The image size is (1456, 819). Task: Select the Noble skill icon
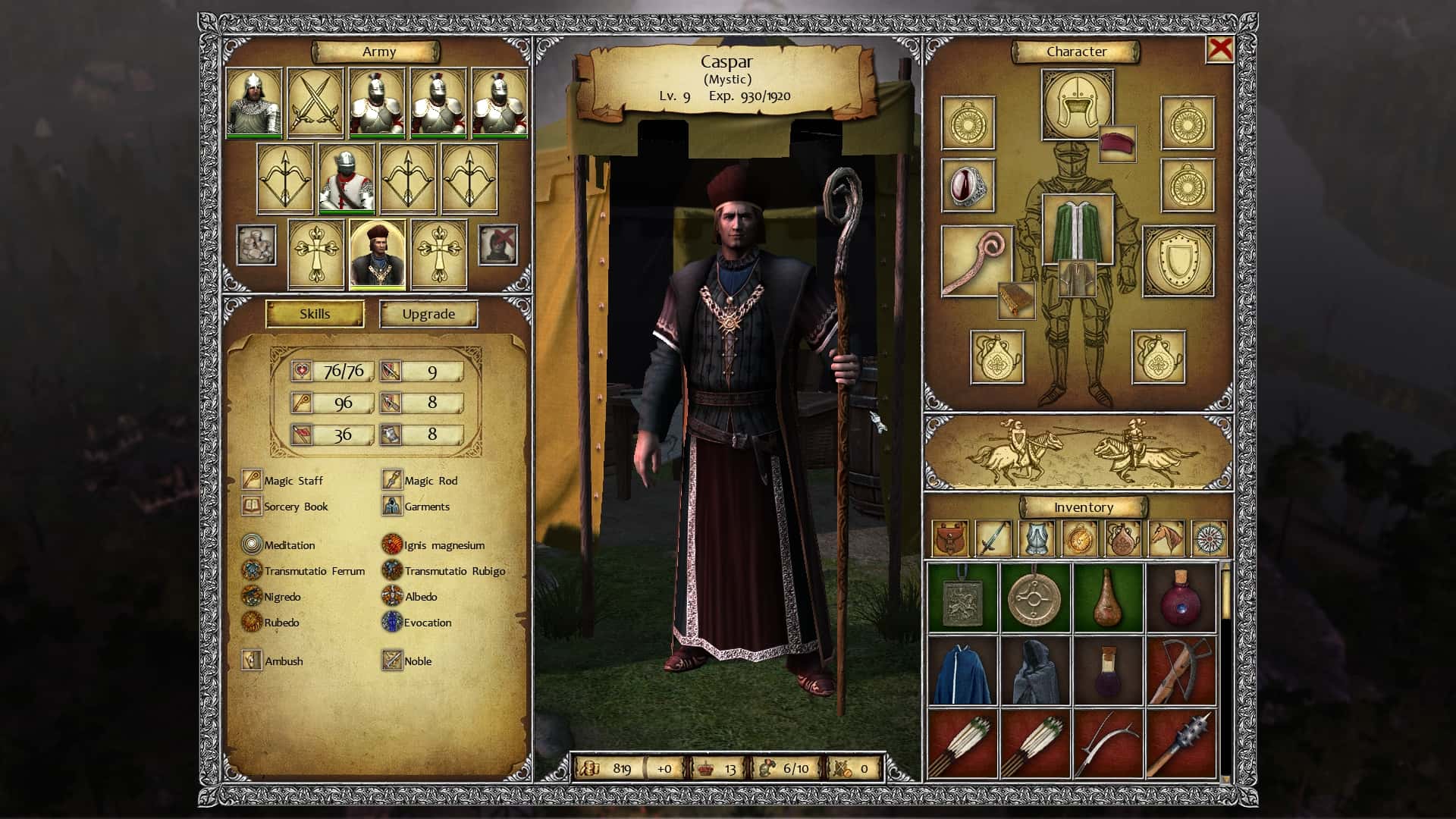point(393,661)
